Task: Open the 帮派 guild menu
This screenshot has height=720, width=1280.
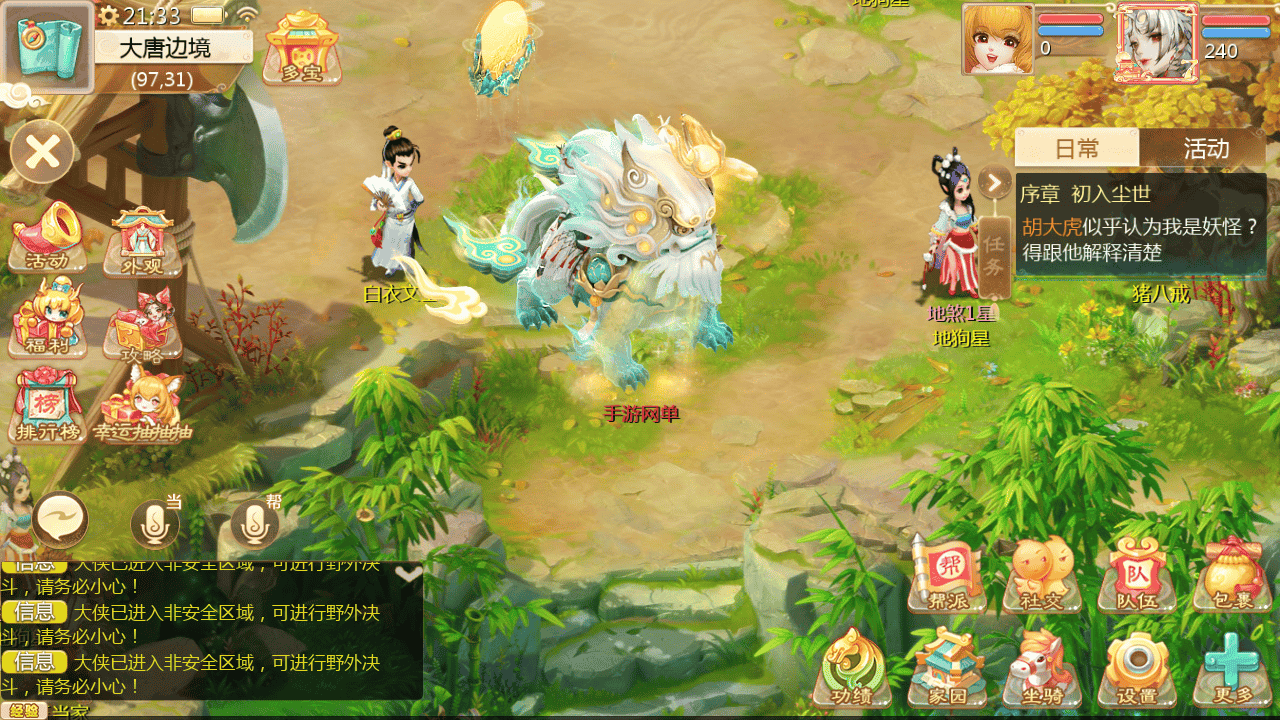Action: point(945,575)
